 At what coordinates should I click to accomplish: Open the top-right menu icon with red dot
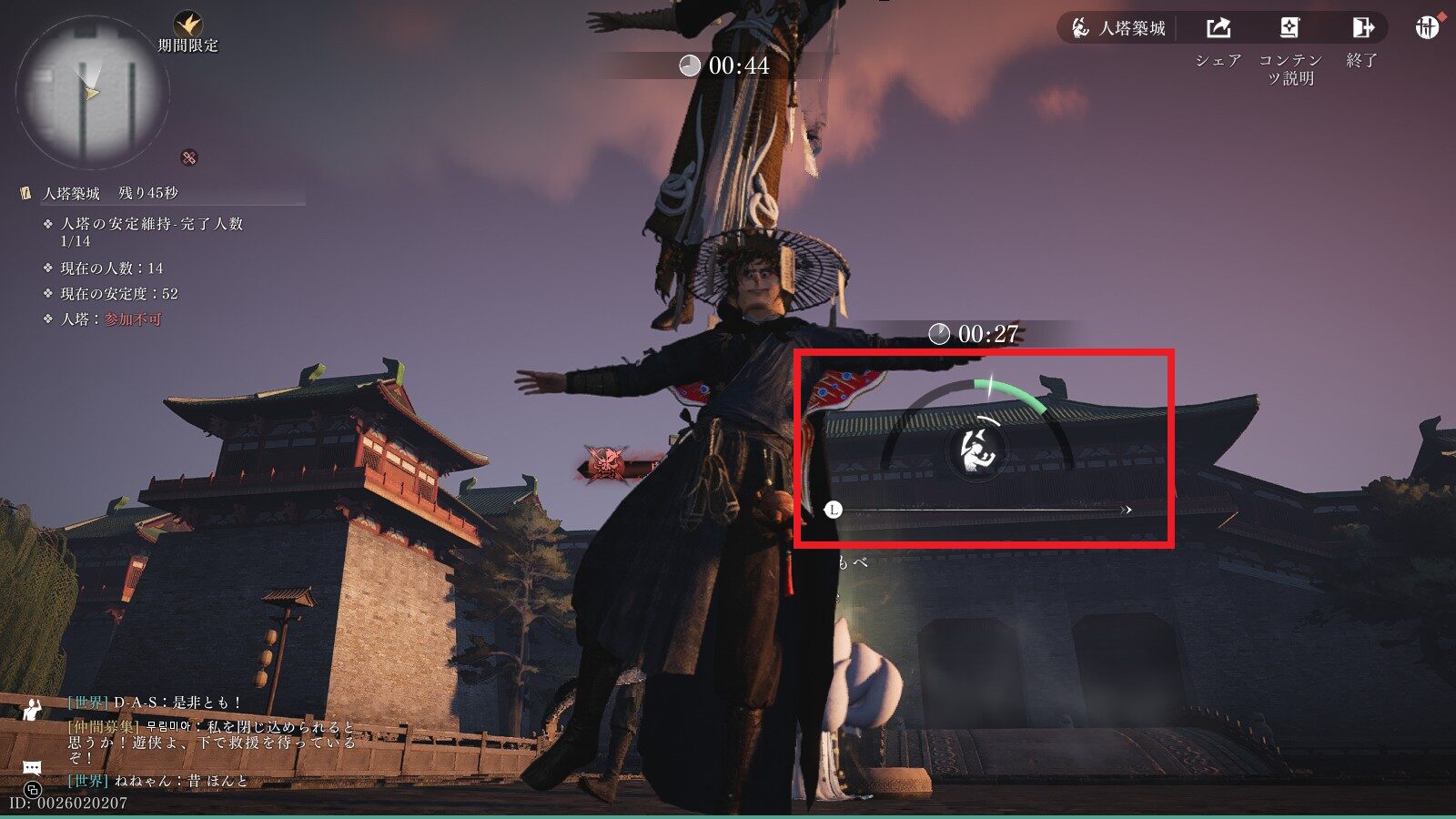[1427, 27]
